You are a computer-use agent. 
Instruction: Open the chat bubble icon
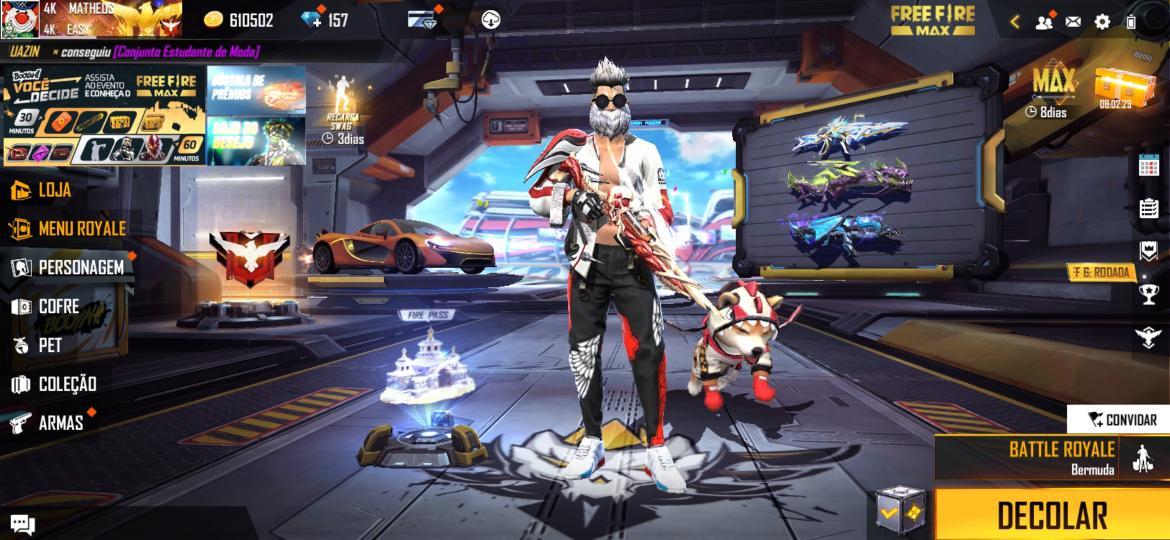[22, 523]
